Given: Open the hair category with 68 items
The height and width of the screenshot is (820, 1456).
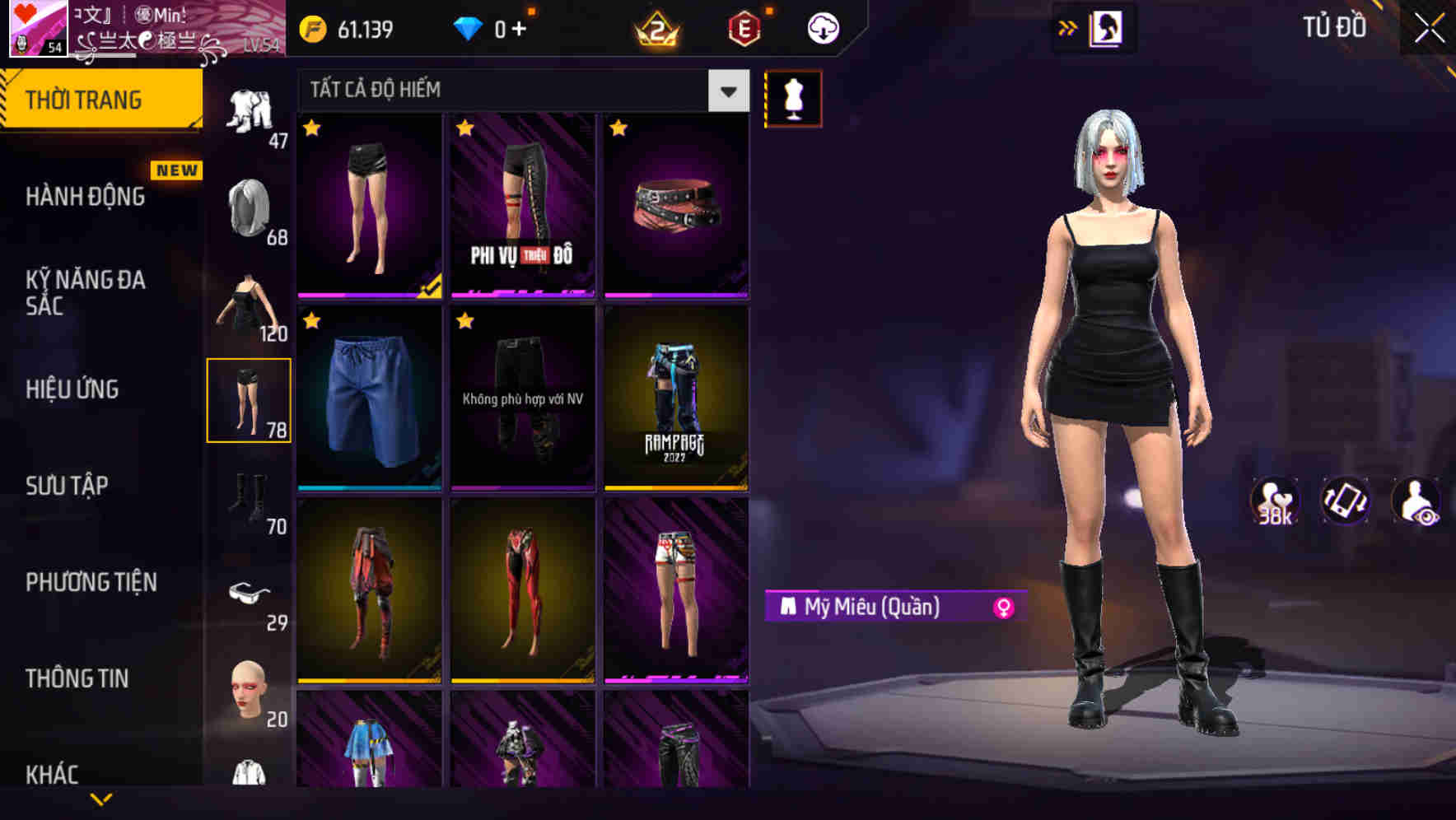Looking at the screenshot, I should click(250, 206).
